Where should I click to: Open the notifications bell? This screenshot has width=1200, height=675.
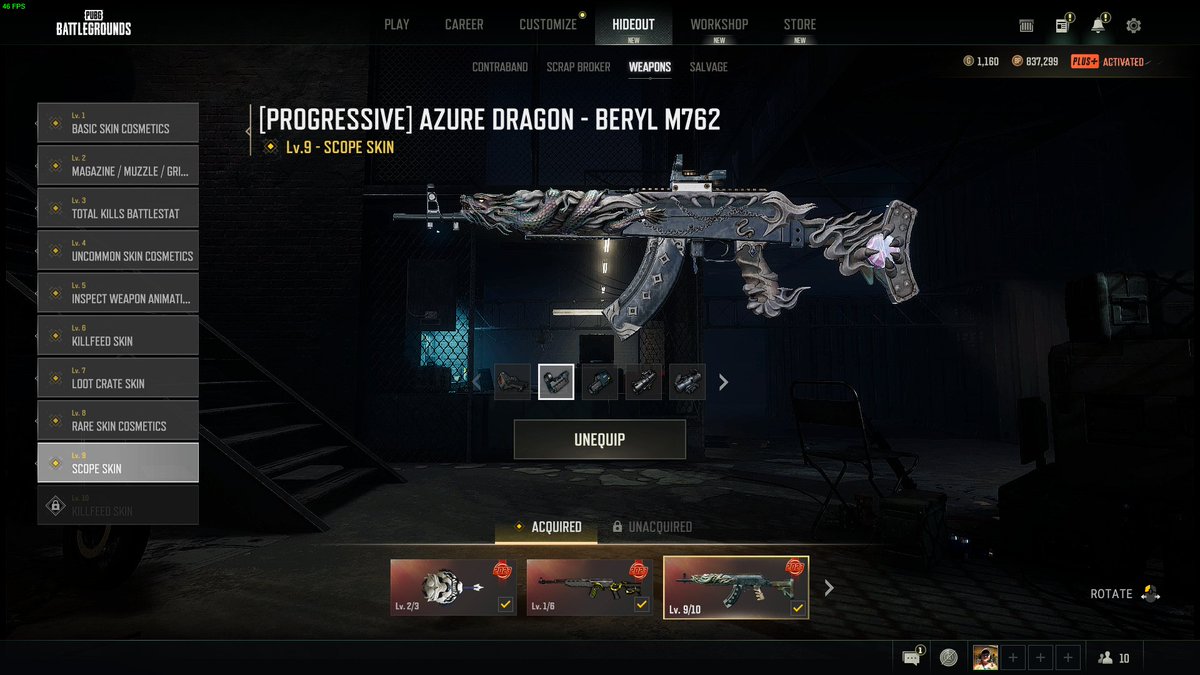pyautogui.click(x=1098, y=26)
